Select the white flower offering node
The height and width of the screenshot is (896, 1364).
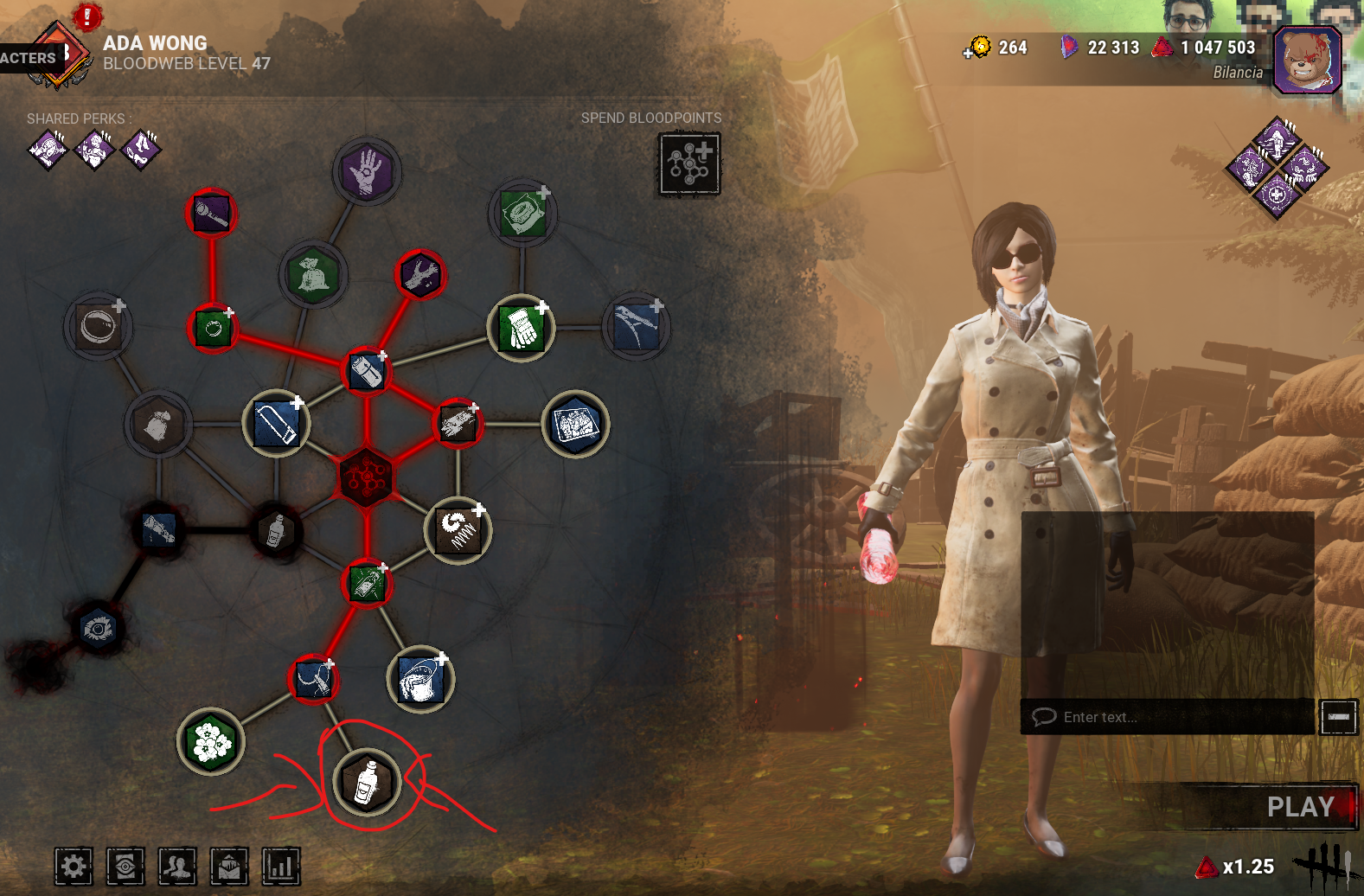[211, 742]
